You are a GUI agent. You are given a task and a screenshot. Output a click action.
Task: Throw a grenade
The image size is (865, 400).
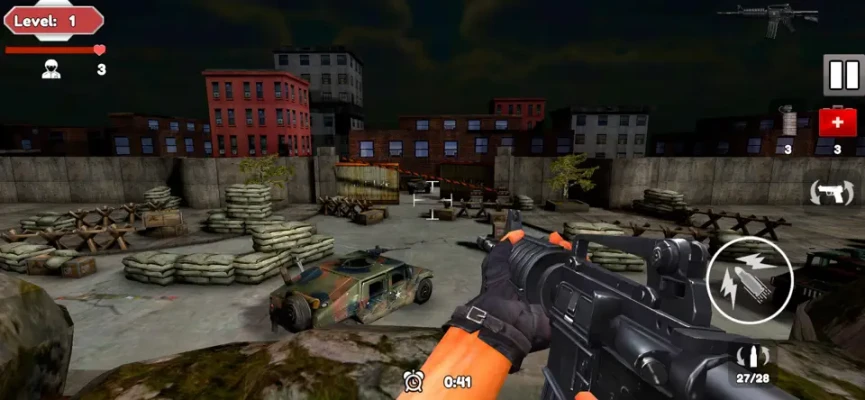point(789,123)
